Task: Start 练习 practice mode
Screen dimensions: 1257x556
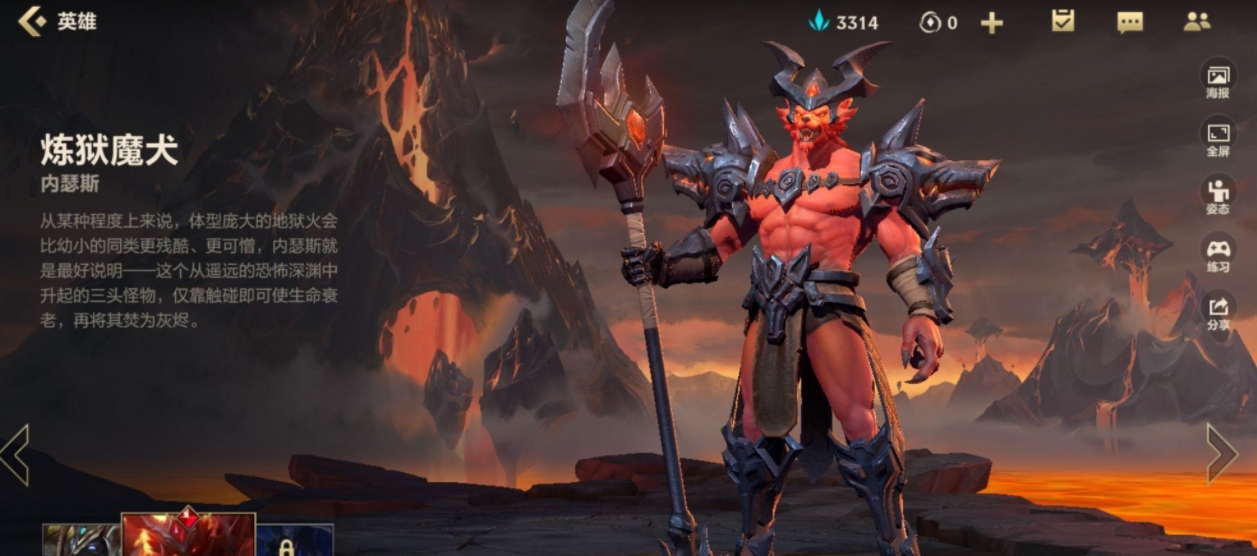Action: point(1217,252)
